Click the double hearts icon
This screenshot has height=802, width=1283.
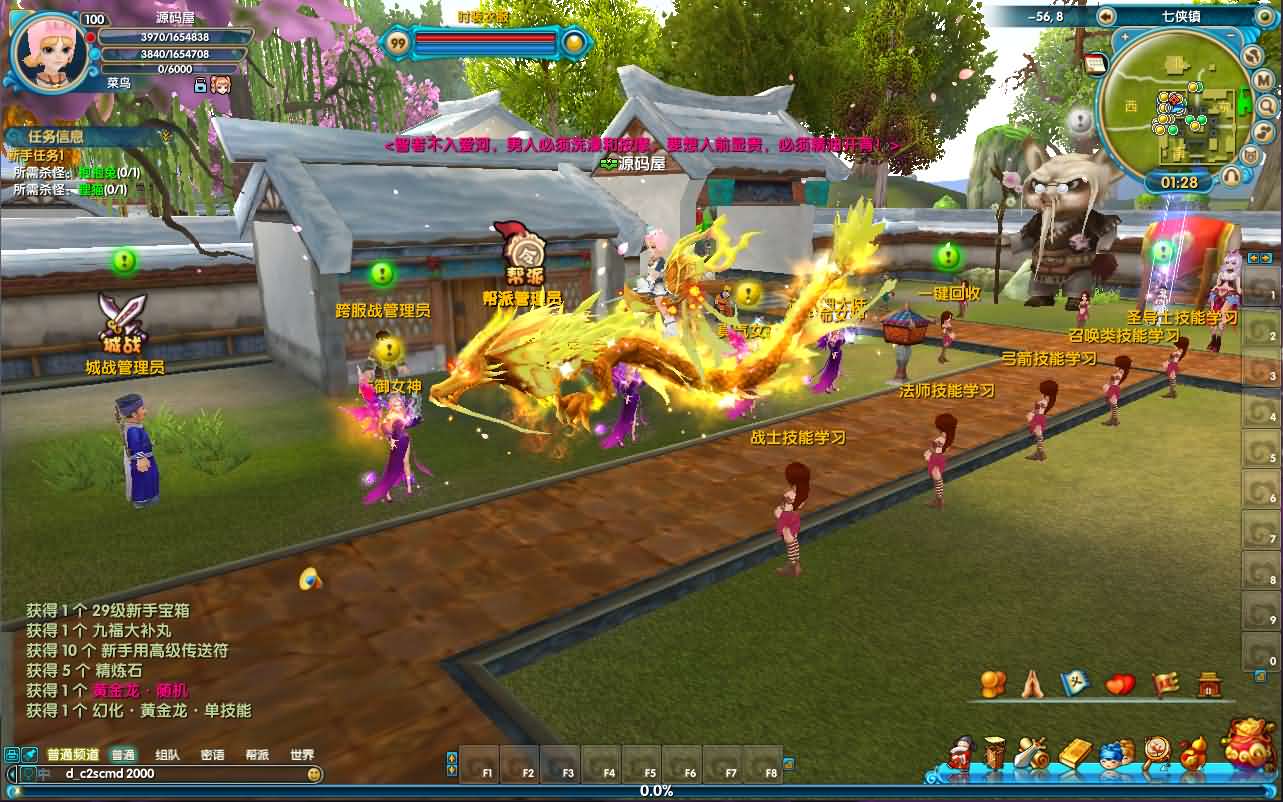1120,685
